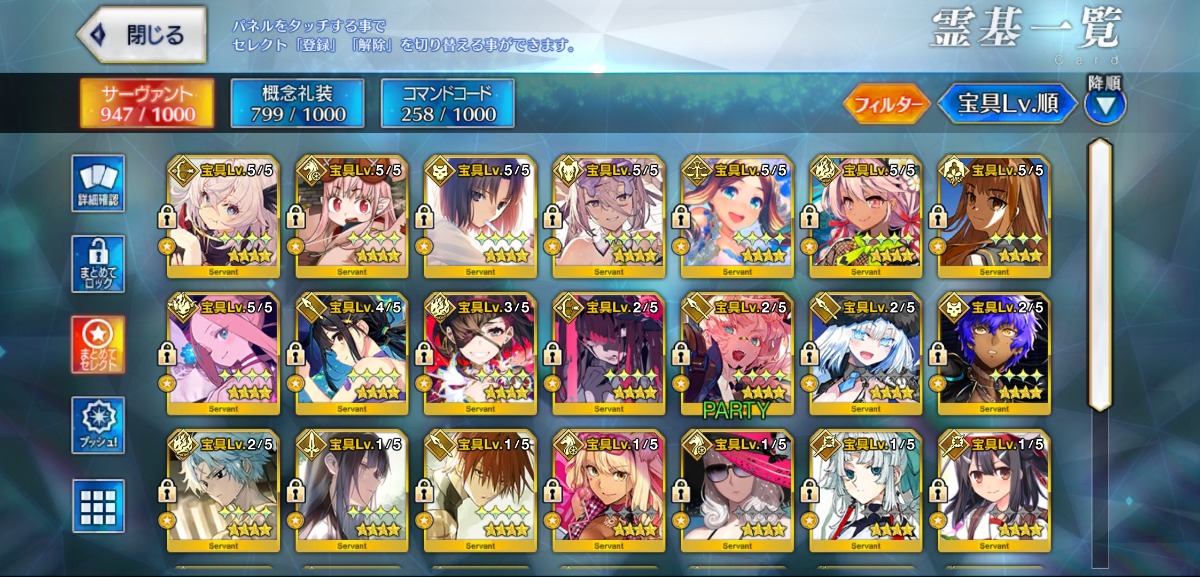Change the 宝具Lv.順 sort order
1200x577 pixels.
[x=1007, y=103]
